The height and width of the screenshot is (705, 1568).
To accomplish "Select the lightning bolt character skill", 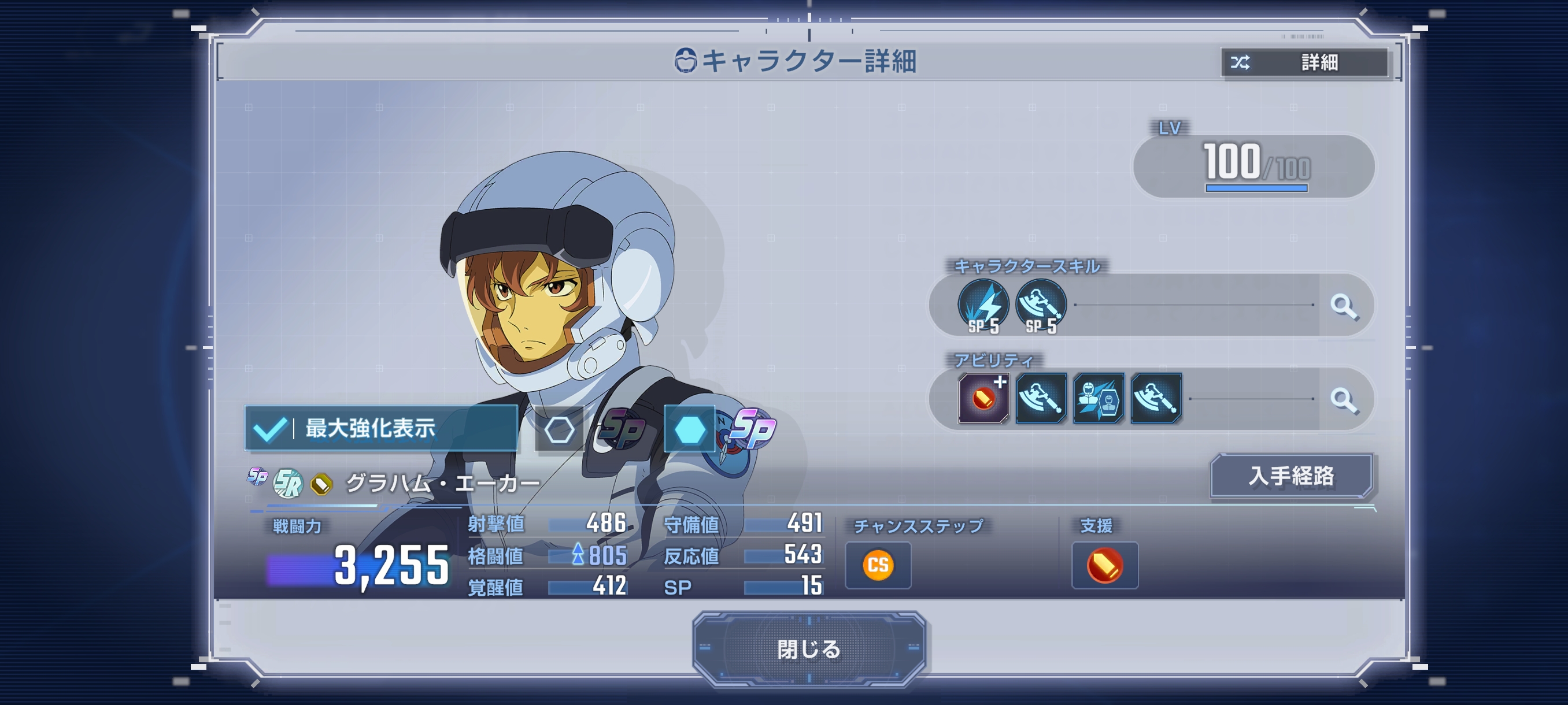I will click(982, 305).
